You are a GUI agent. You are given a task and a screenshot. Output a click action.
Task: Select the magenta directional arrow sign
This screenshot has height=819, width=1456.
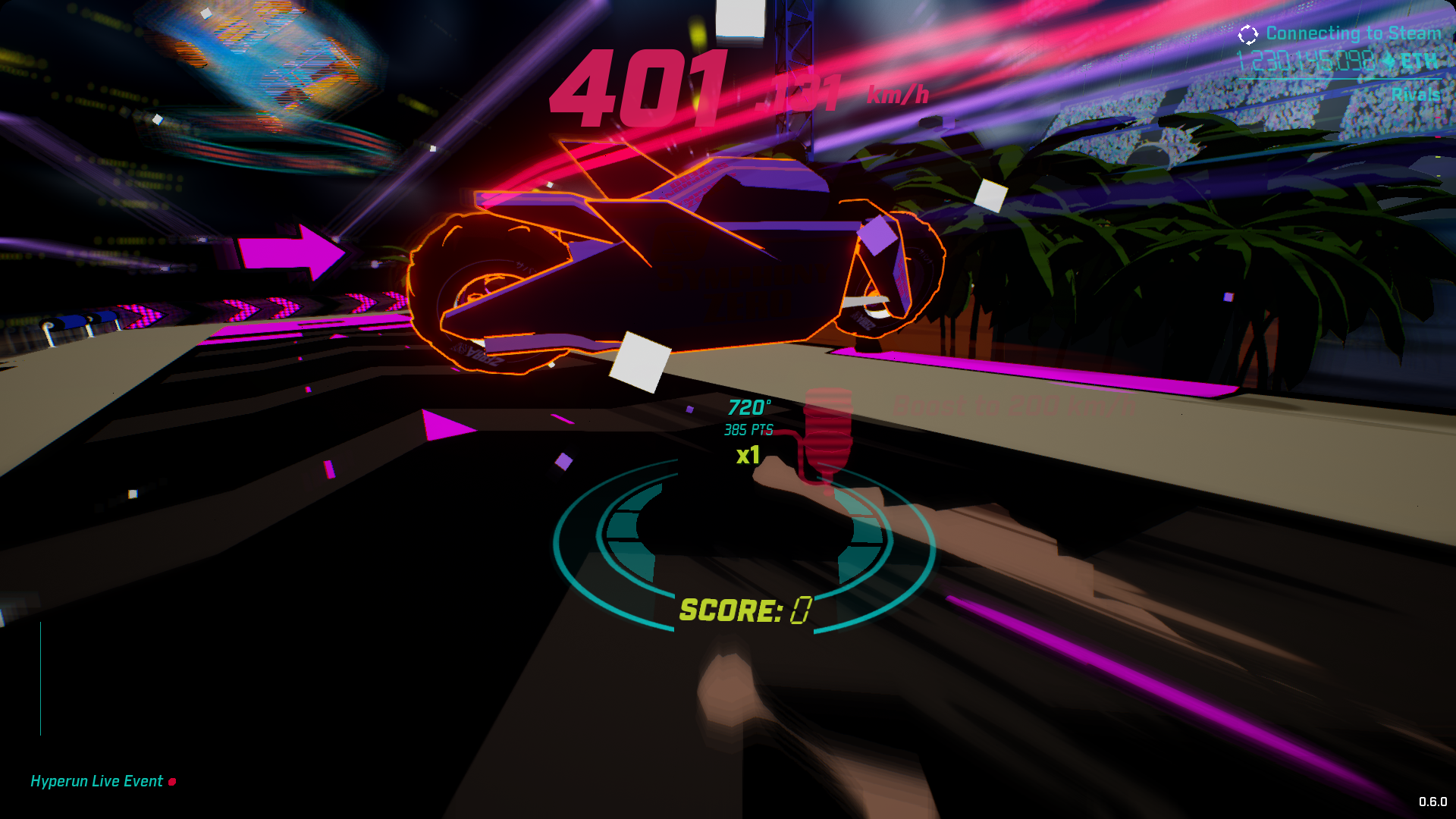click(295, 249)
